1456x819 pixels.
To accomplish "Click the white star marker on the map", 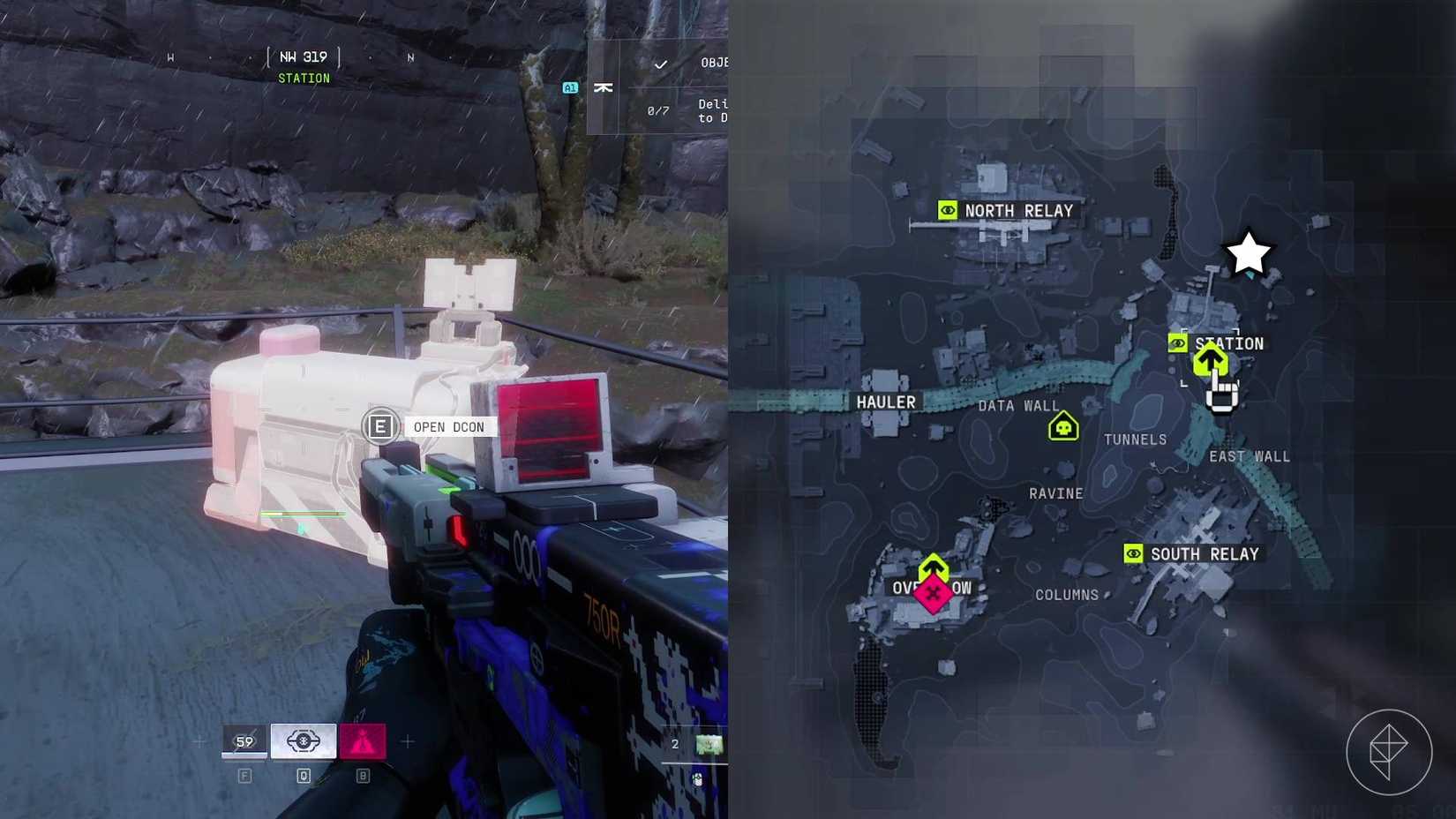I will click(x=1247, y=252).
